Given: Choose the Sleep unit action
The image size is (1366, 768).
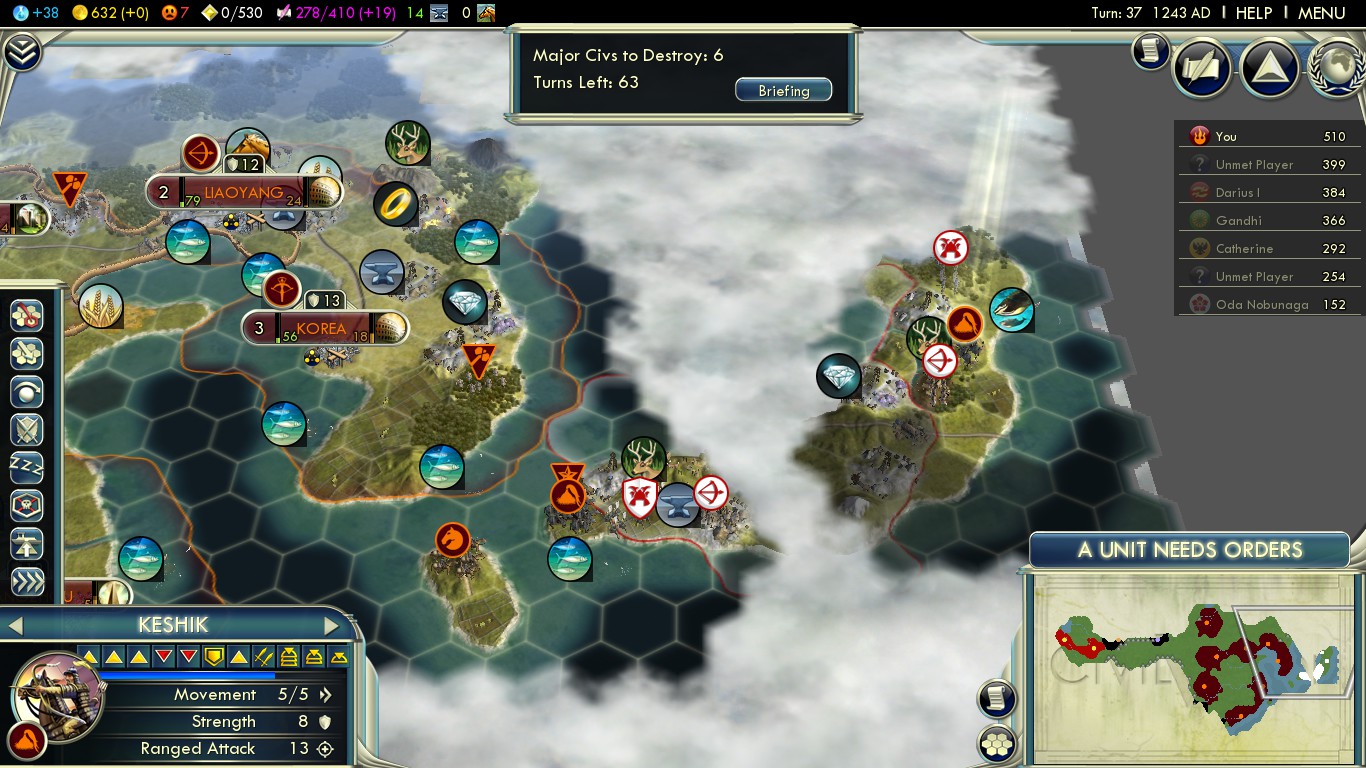Looking at the screenshot, I should click(x=27, y=467).
